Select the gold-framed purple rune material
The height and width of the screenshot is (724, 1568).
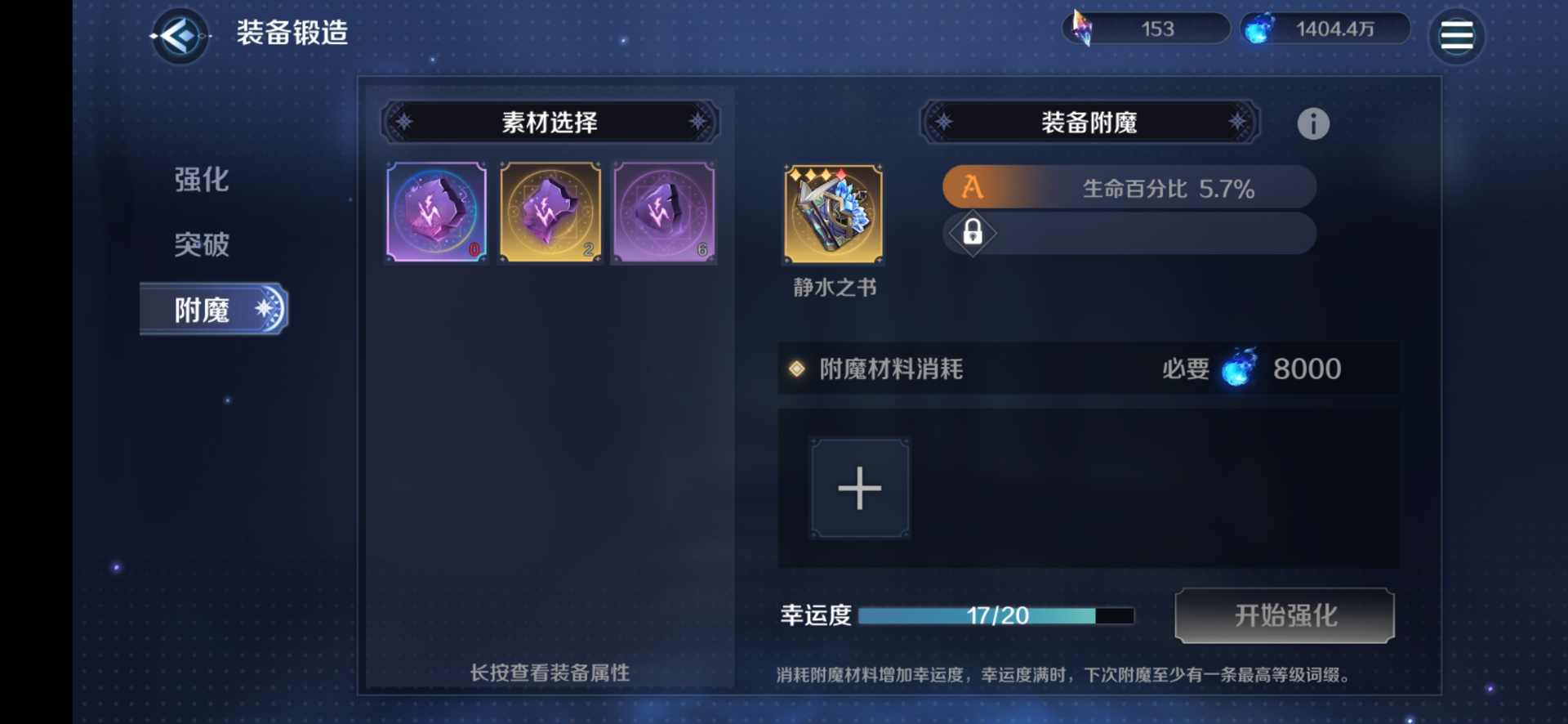coord(550,213)
